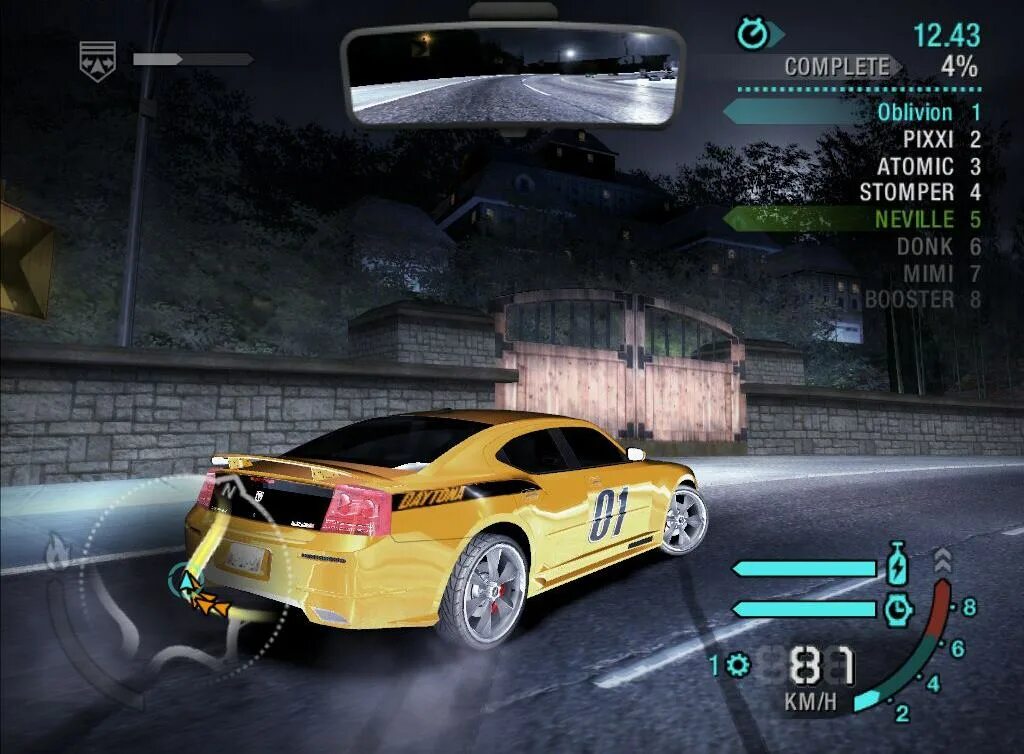1024x754 pixels.
Task: Click the gear cog indicator icon
Action: click(739, 664)
